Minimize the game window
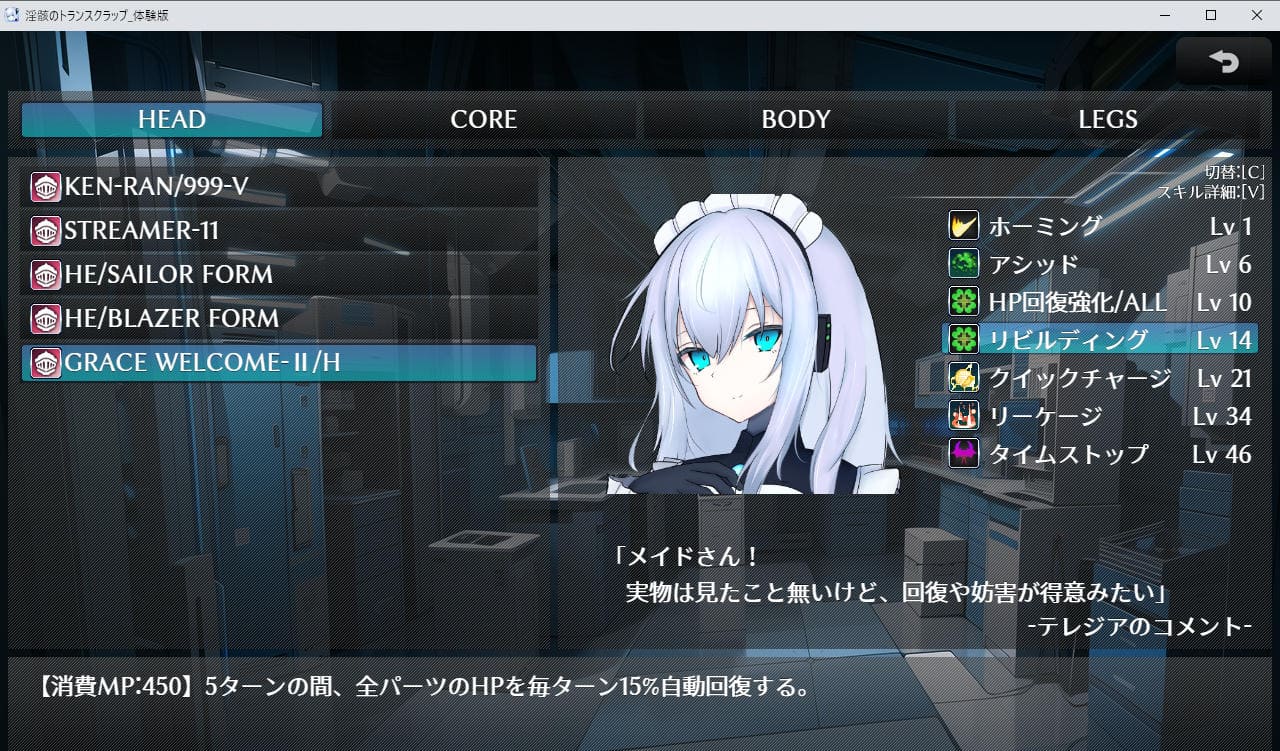 [x=1165, y=15]
